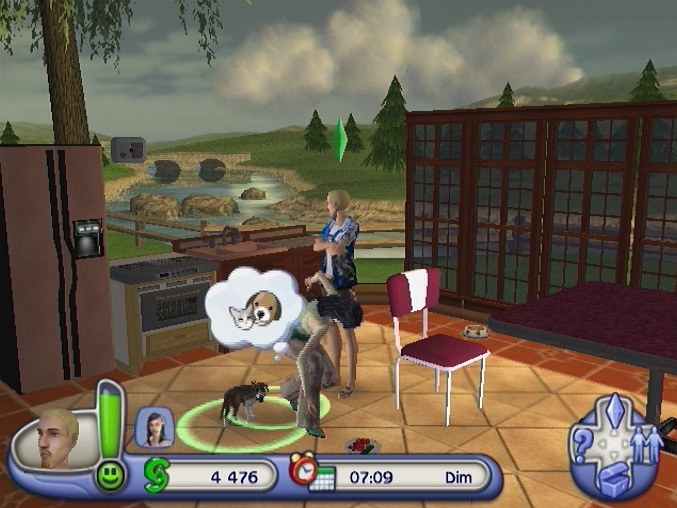Click the plumbob icon on the control wheel
The width and height of the screenshot is (677, 508).
[615, 413]
